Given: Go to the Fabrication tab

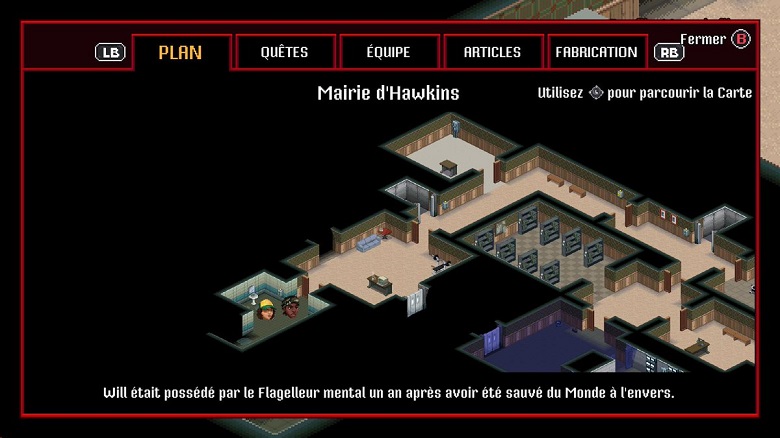Looking at the screenshot, I should (597, 52).
